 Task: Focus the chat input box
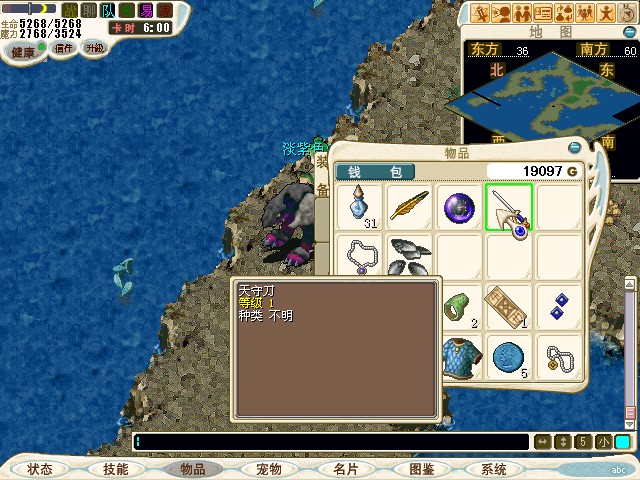coord(330,442)
